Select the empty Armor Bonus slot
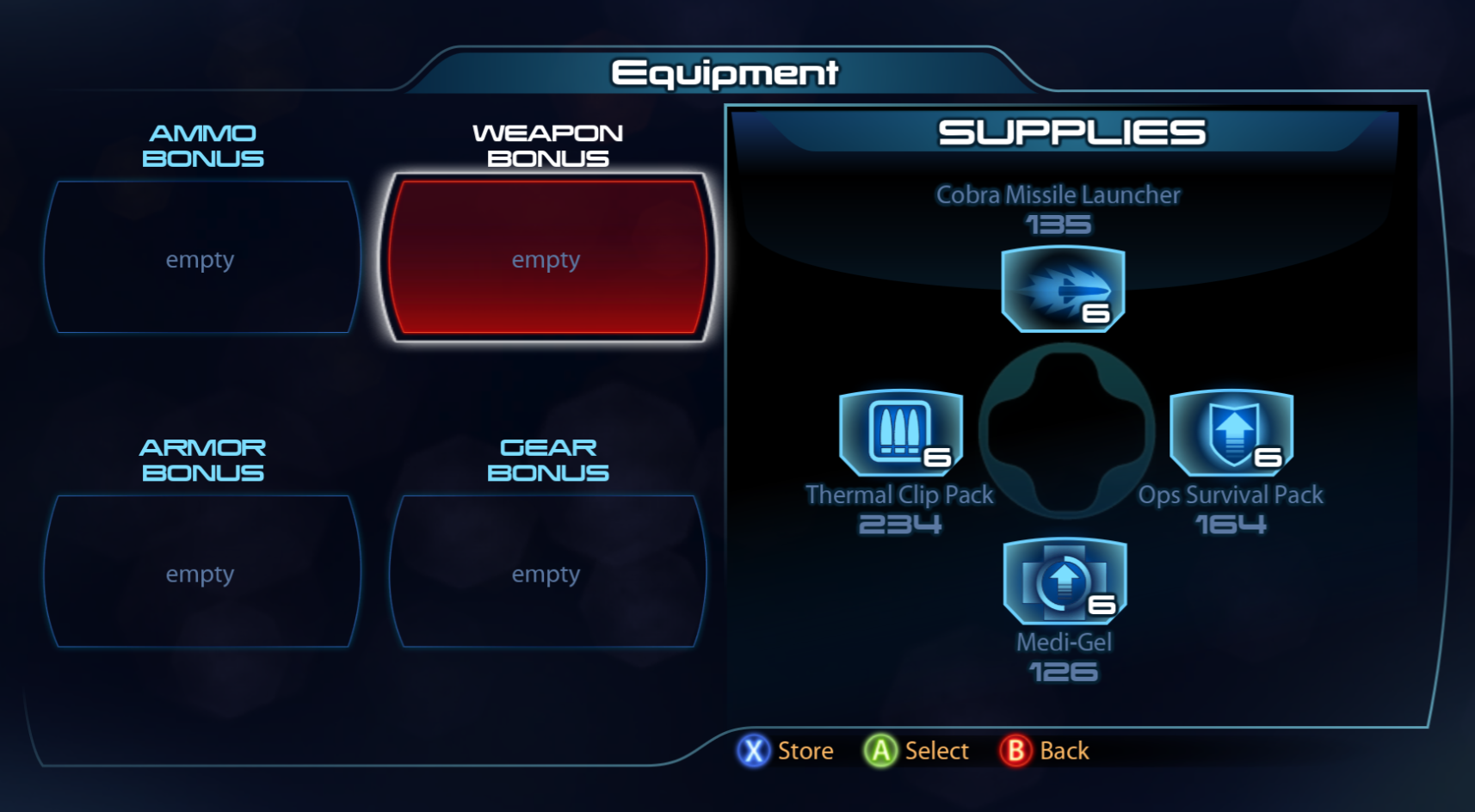This screenshot has width=1475, height=812. (x=201, y=570)
